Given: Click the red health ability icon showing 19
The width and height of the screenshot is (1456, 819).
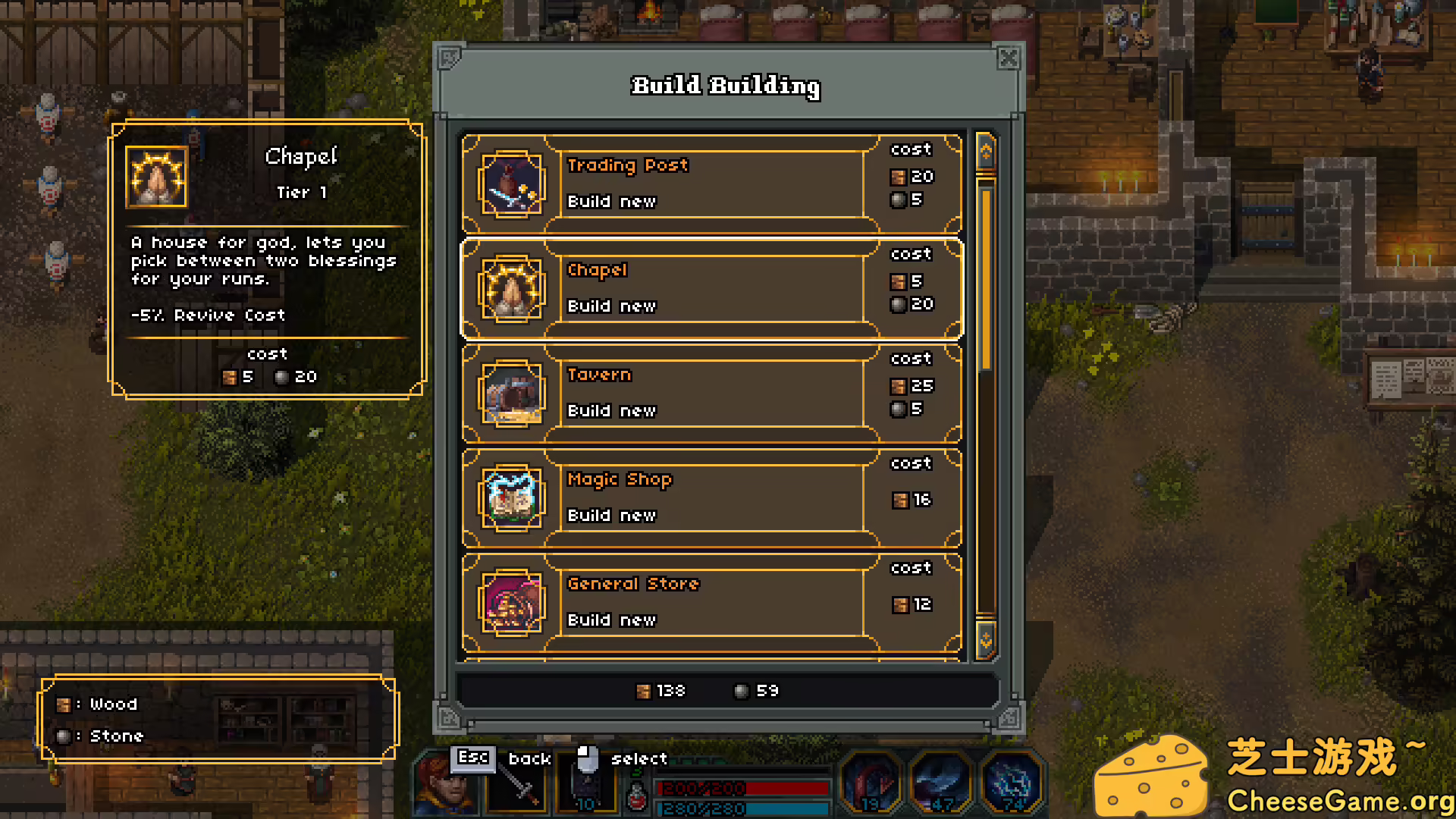Looking at the screenshot, I should (x=871, y=783).
